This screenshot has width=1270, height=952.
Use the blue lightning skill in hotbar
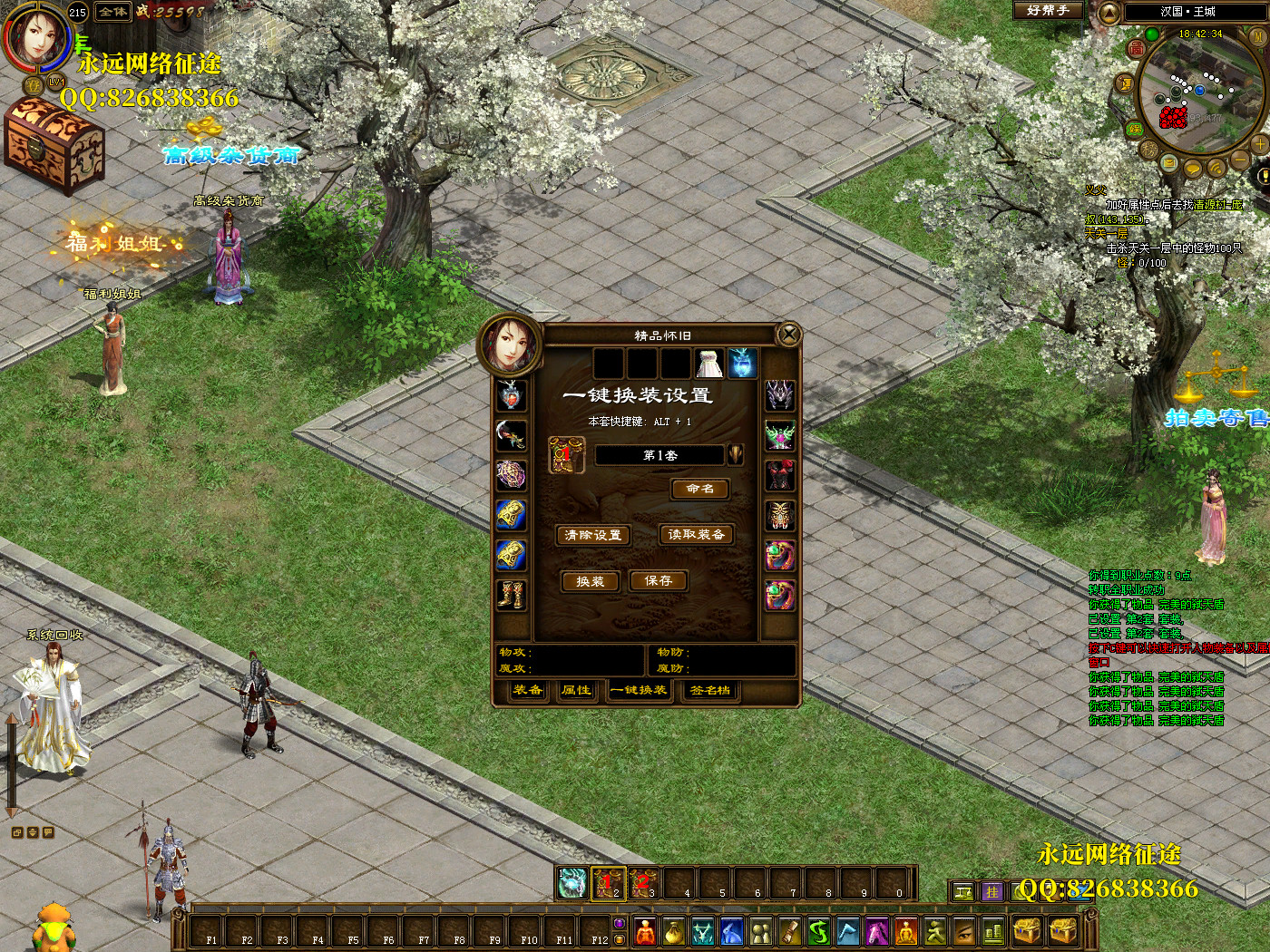pyautogui.click(x=571, y=882)
